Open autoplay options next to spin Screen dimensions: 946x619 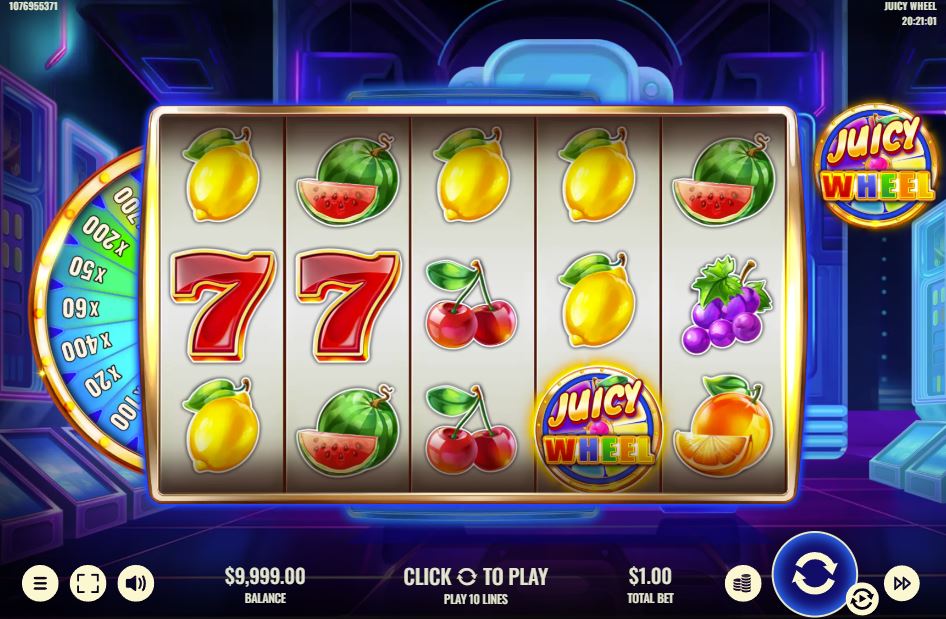(861, 599)
